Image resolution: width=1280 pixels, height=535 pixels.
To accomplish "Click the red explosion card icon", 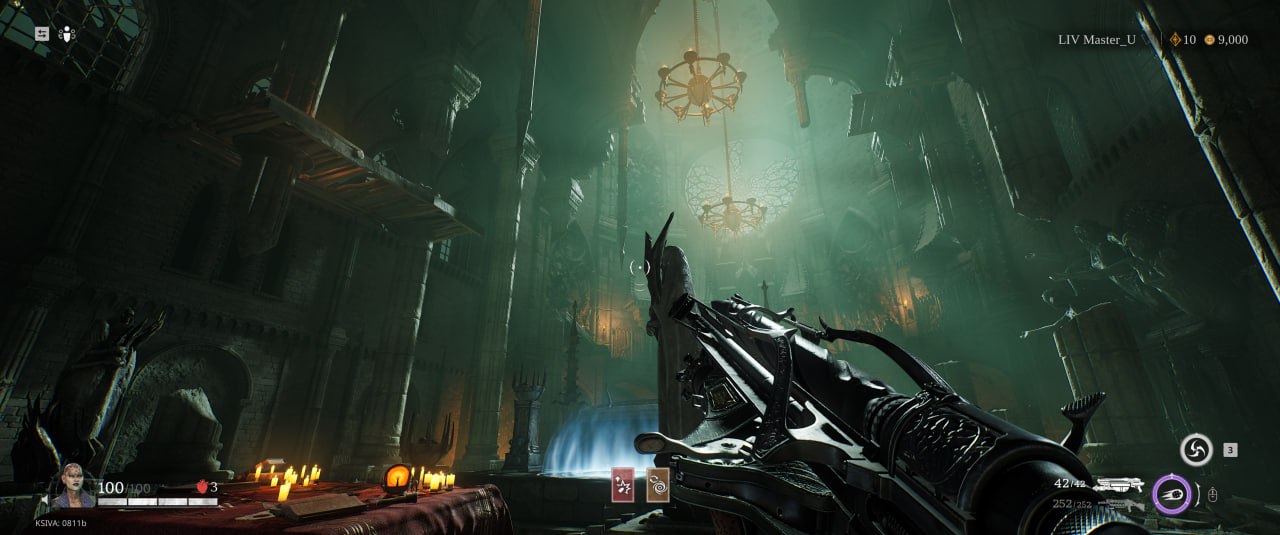I will pyautogui.click(x=623, y=484).
